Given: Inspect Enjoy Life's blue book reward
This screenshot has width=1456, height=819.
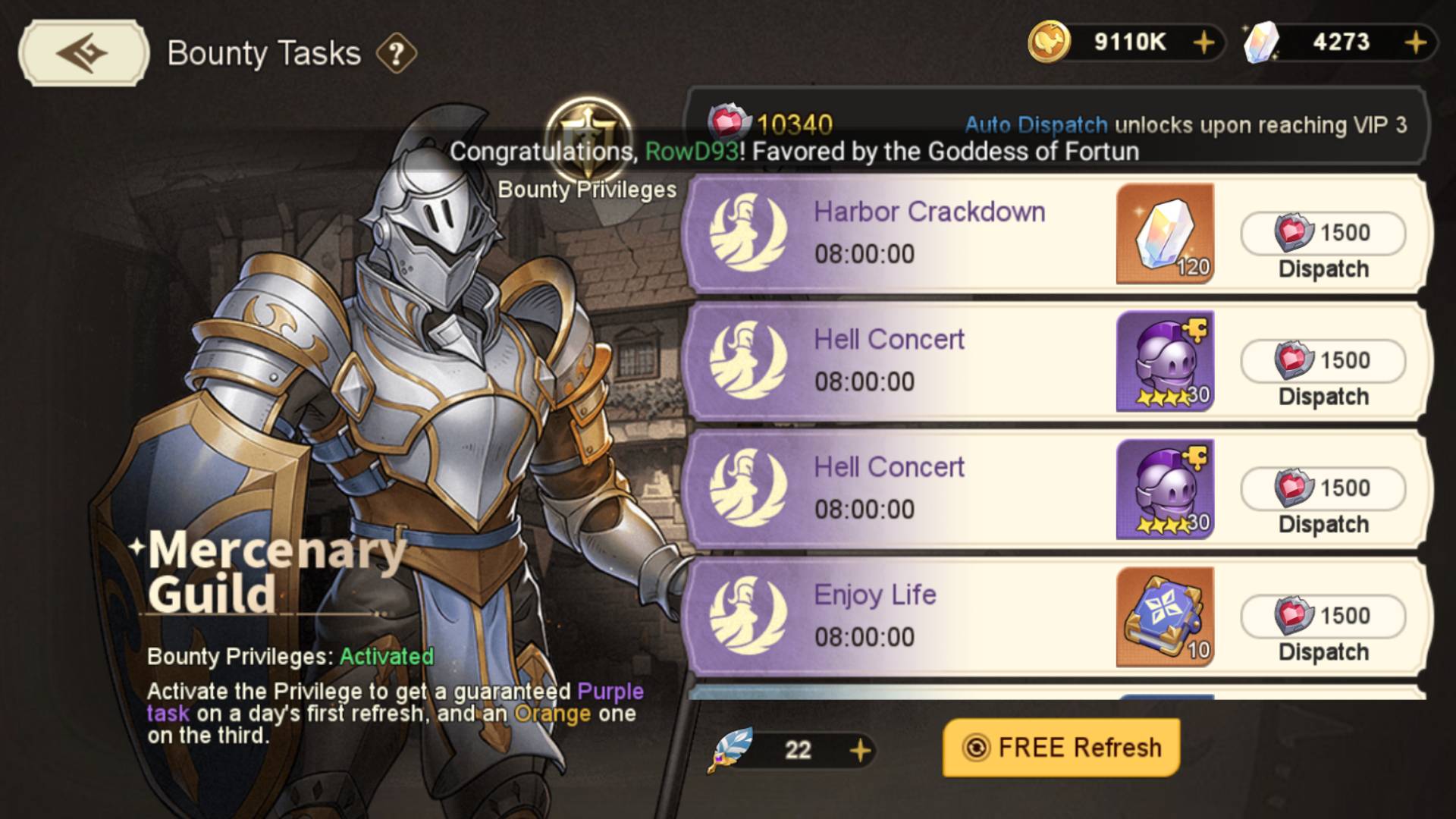Looking at the screenshot, I should [x=1165, y=617].
